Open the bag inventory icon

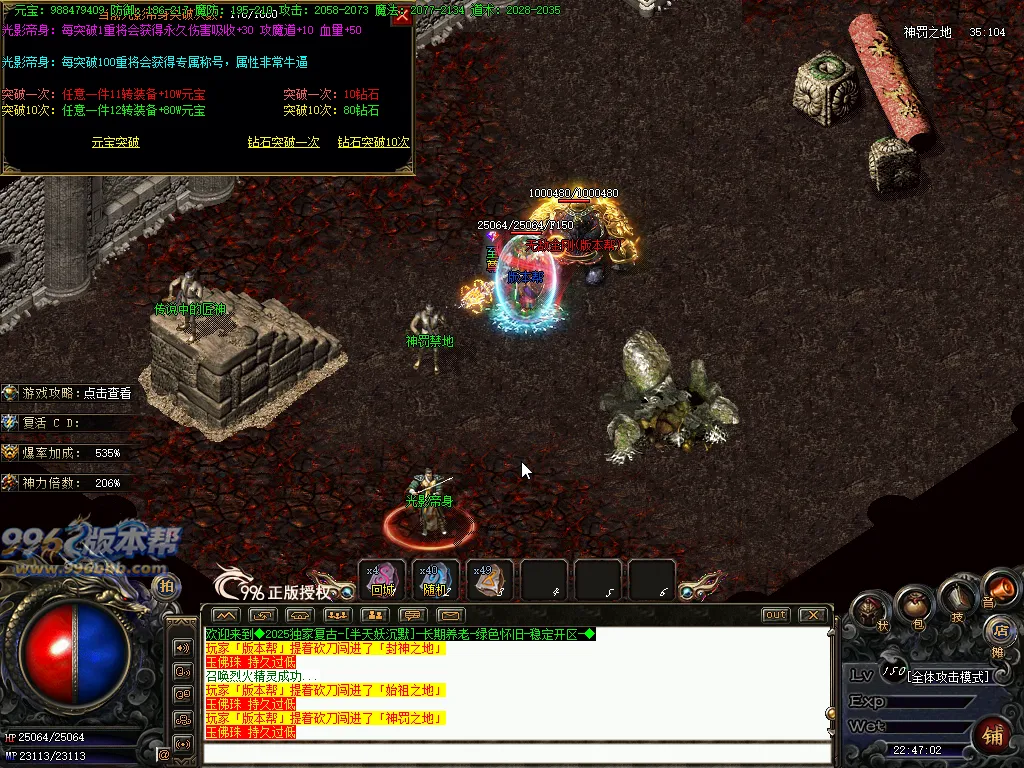915,607
